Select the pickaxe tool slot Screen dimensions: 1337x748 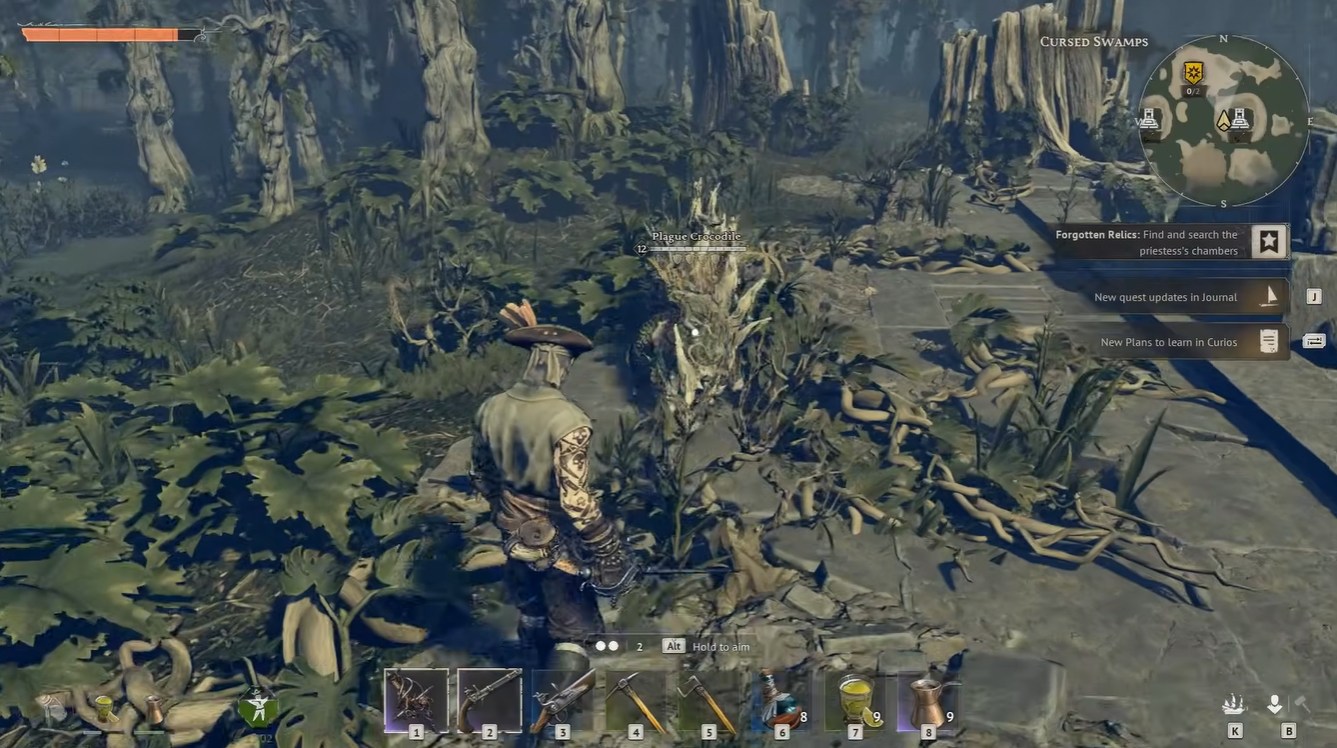click(x=636, y=699)
